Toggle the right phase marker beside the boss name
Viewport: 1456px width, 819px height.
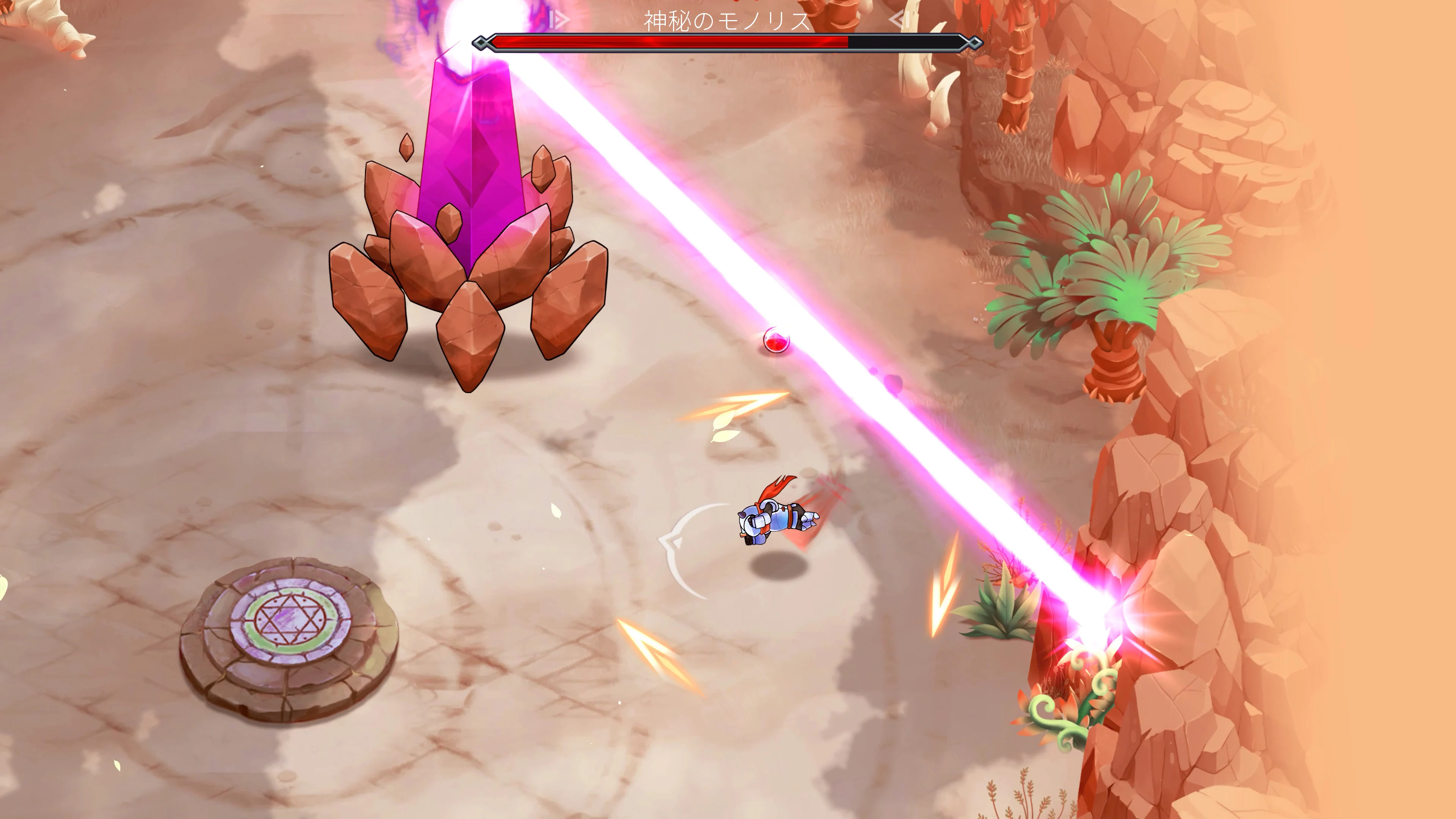click(x=899, y=19)
